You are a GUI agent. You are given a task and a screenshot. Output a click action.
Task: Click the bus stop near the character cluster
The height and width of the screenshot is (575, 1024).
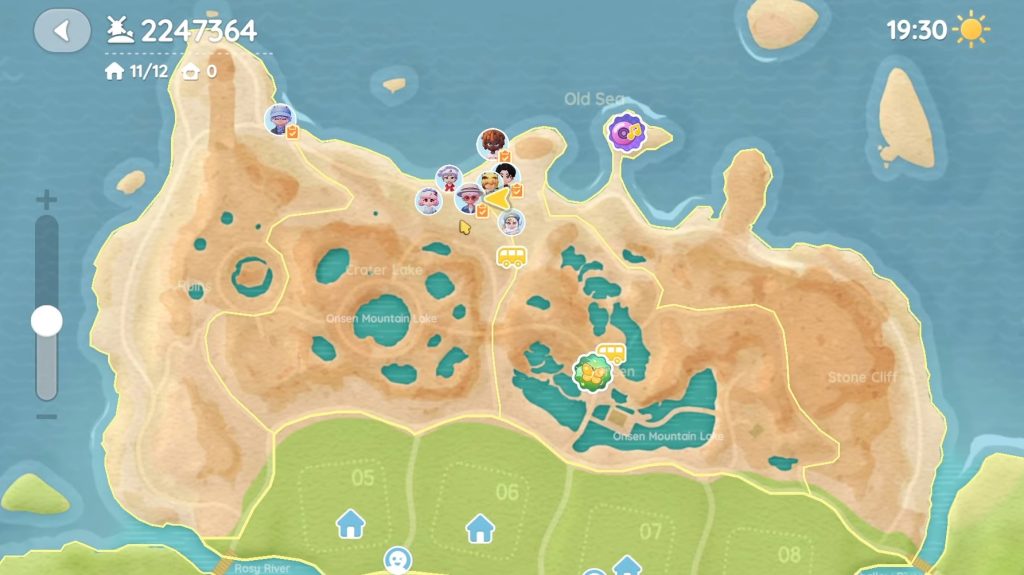pos(512,257)
